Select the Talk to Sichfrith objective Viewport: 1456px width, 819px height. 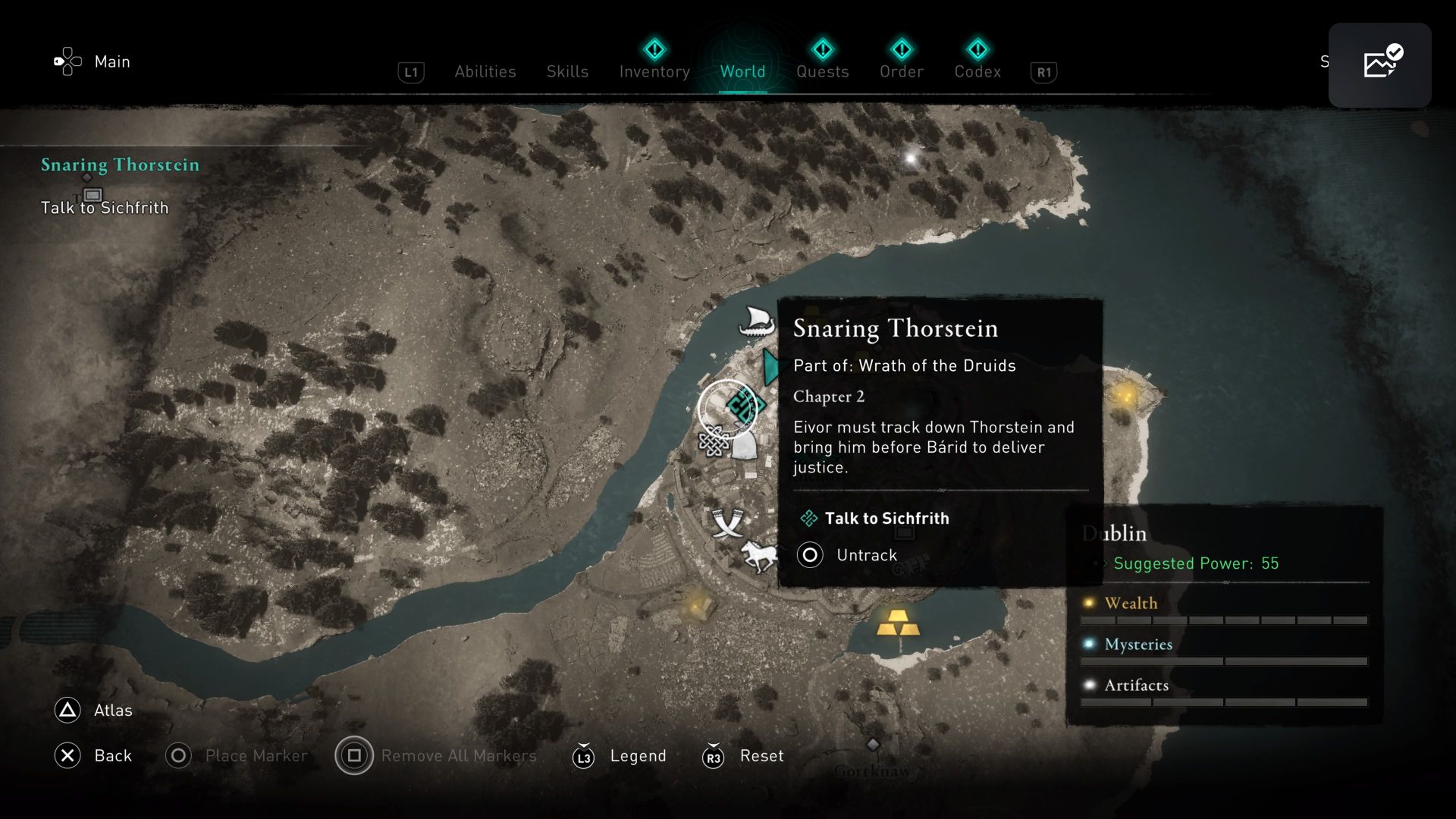click(x=888, y=519)
